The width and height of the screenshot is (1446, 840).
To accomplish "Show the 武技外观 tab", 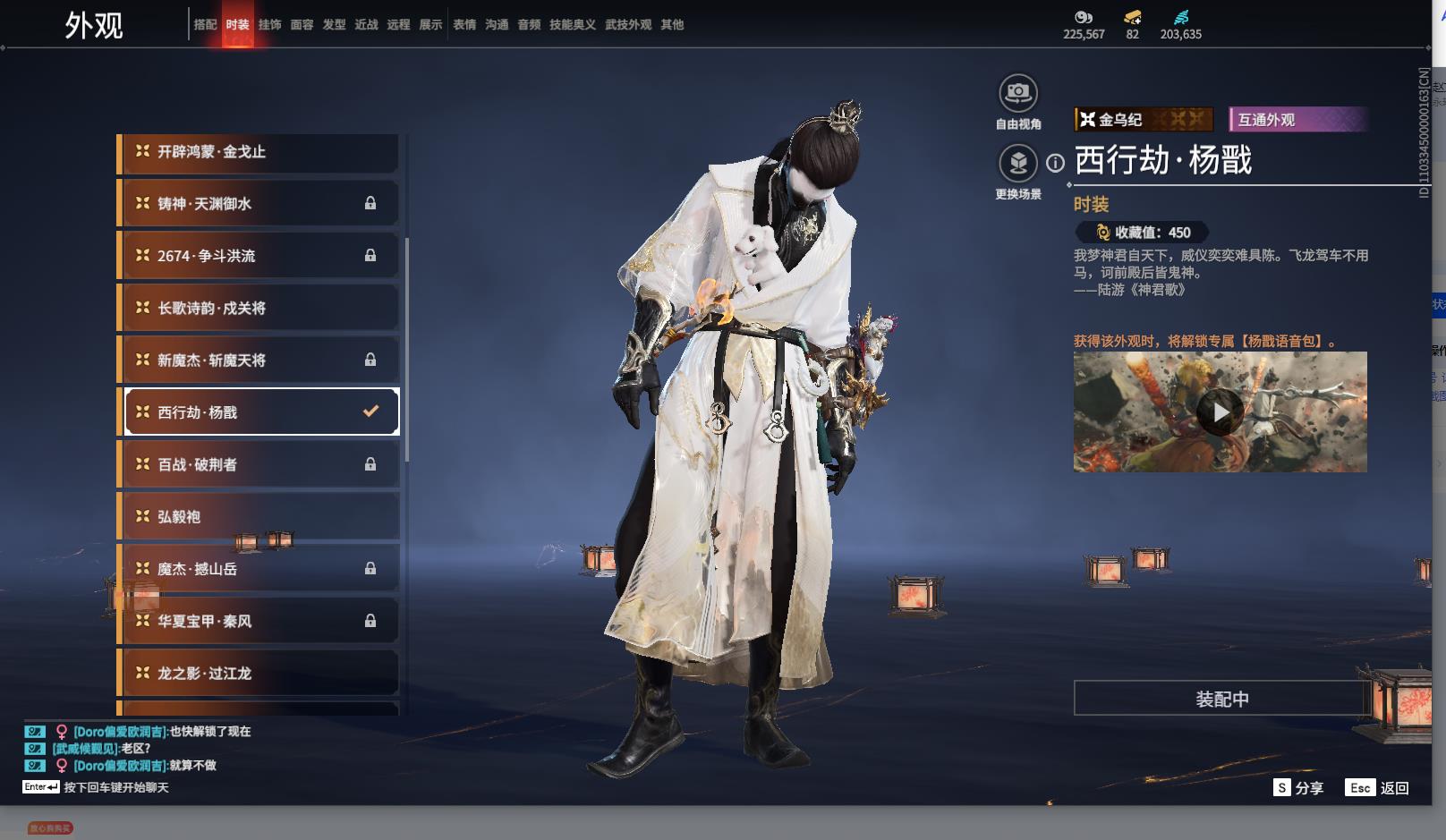I will tap(628, 25).
